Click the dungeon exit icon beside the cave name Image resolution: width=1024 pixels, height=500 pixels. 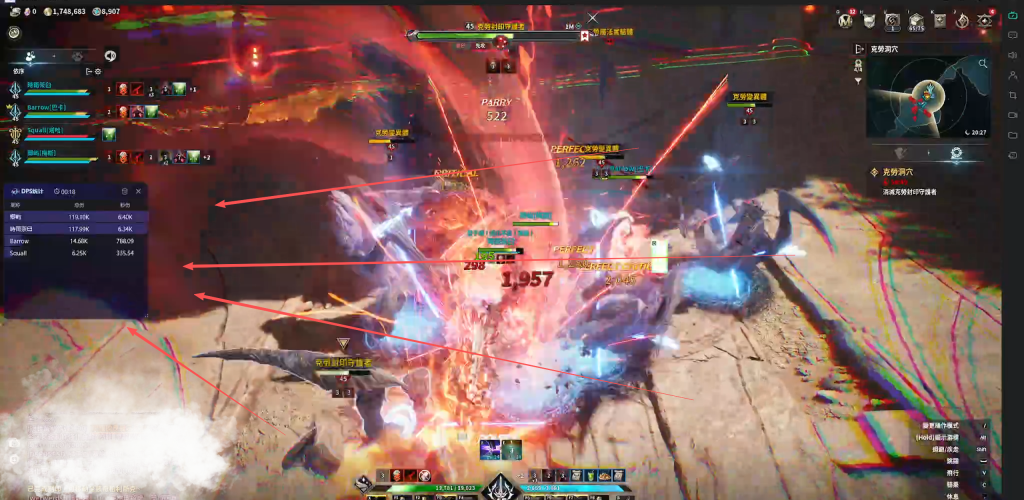pyautogui.click(x=859, y=48)
